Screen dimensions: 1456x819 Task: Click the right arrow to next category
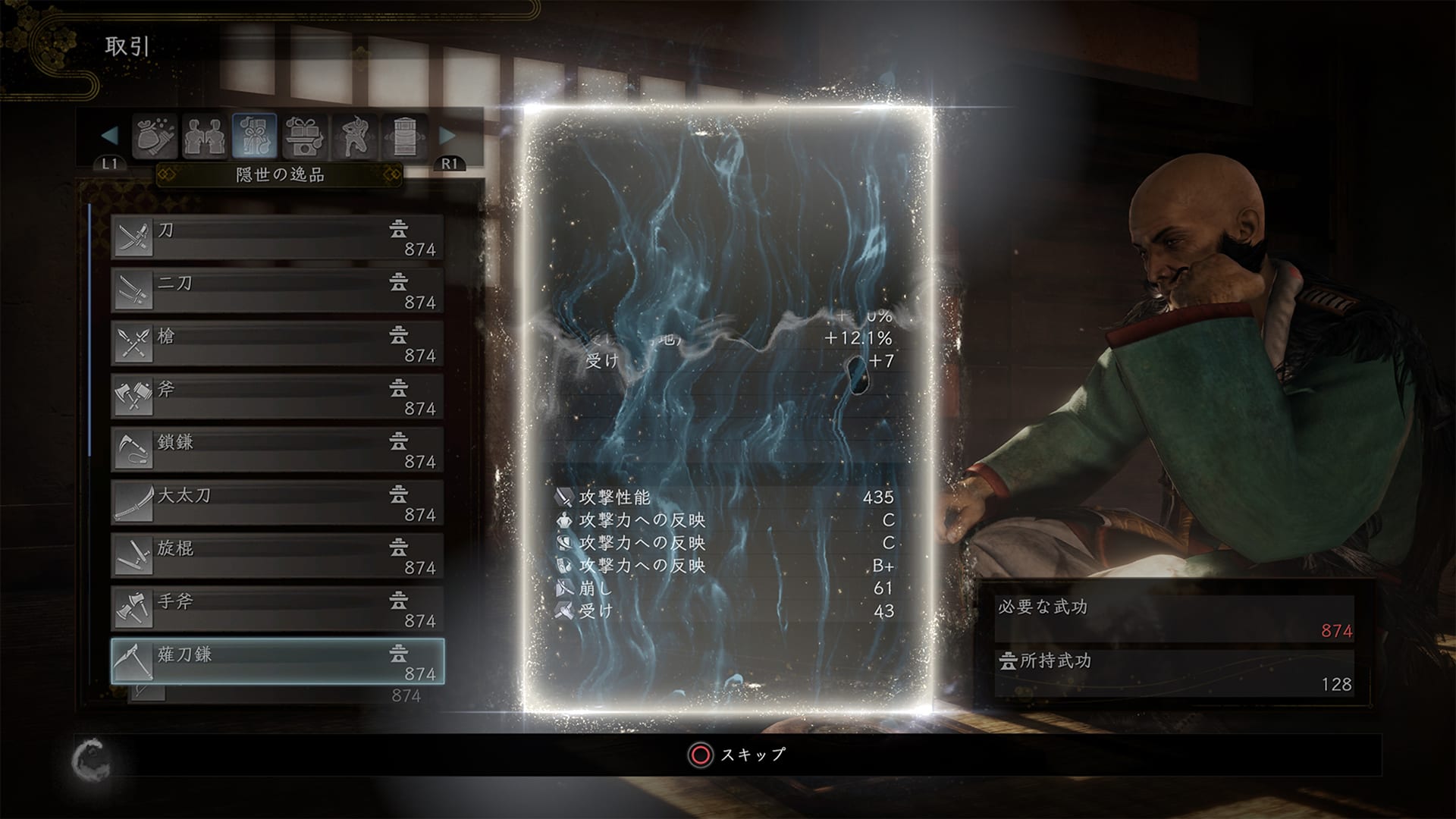point(447,136)
